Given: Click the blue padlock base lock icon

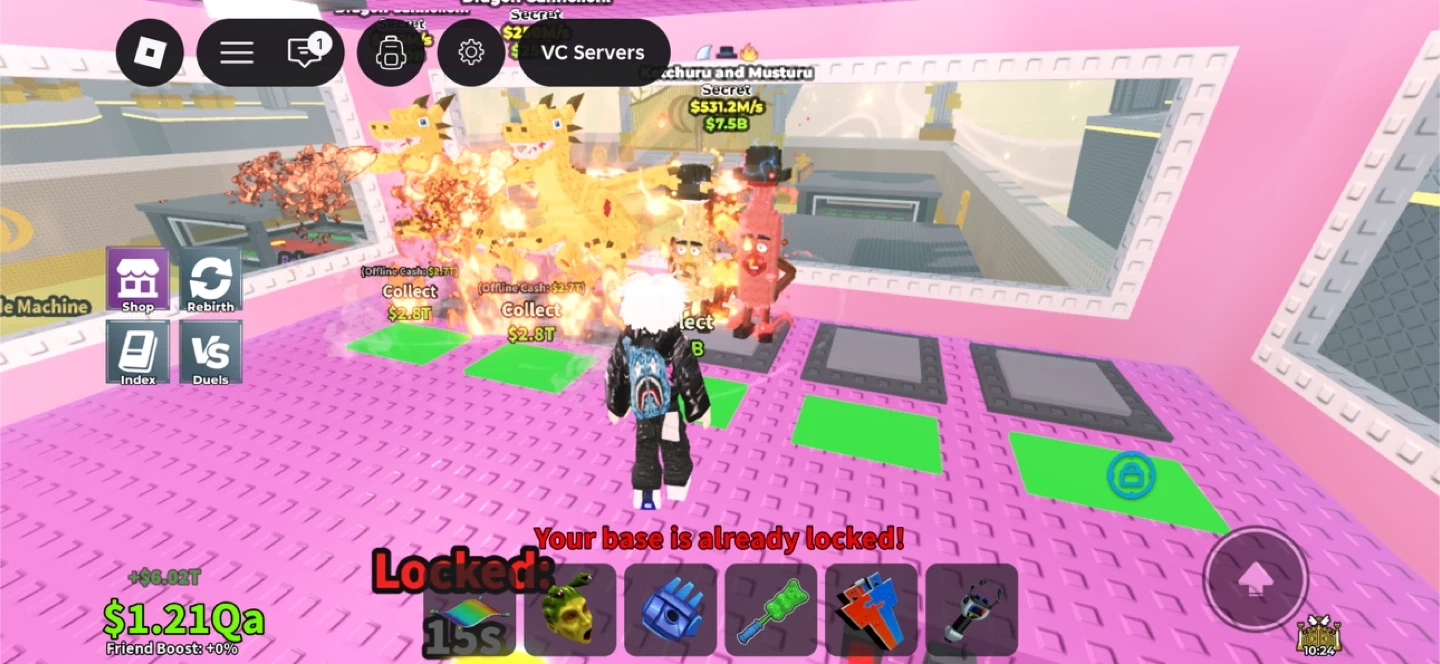Looking at the screenshot, I should pyautogui.click(x=1131, y=476).
